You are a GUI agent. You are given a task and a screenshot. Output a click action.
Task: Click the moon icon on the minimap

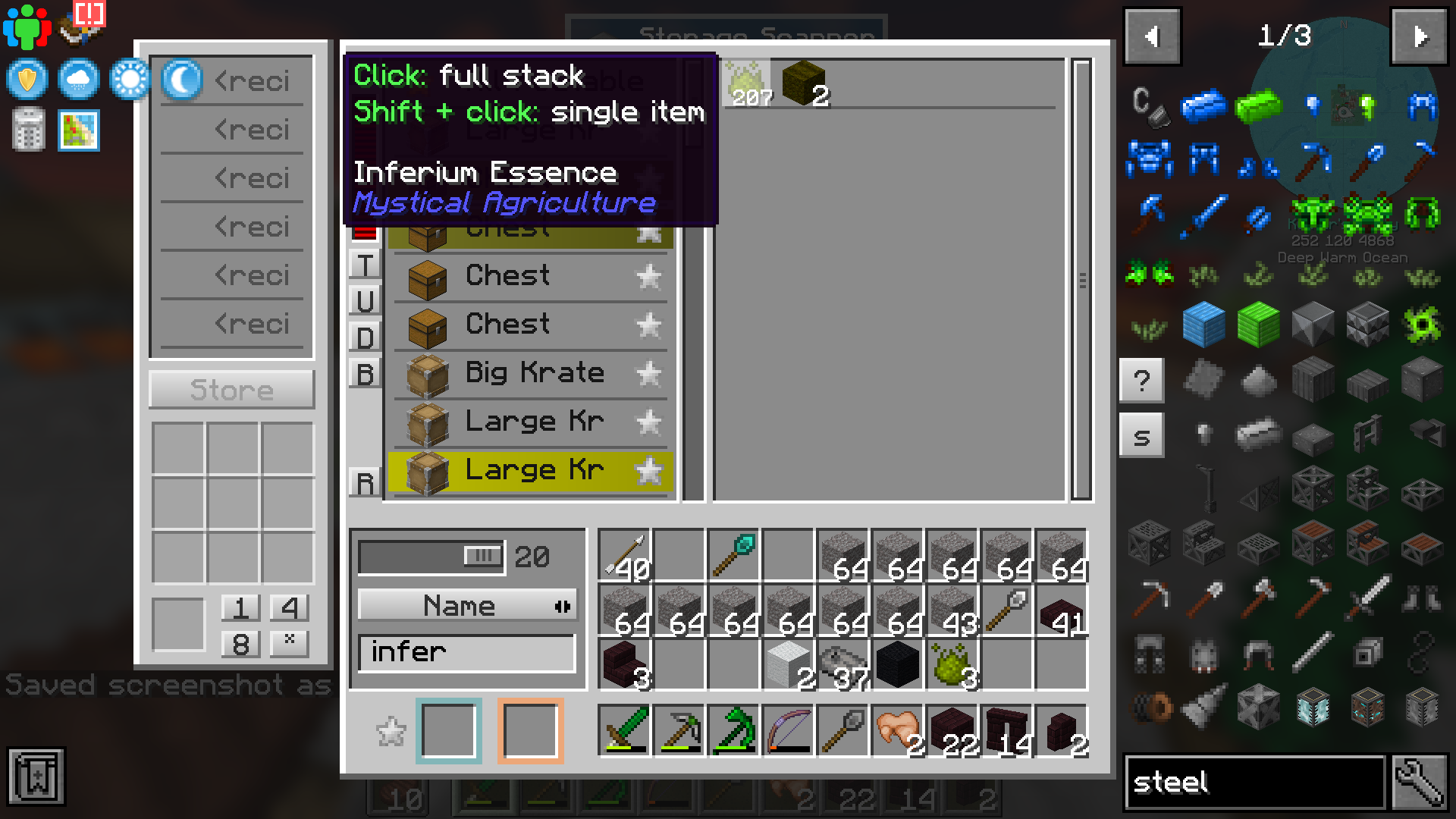point(180,80)
